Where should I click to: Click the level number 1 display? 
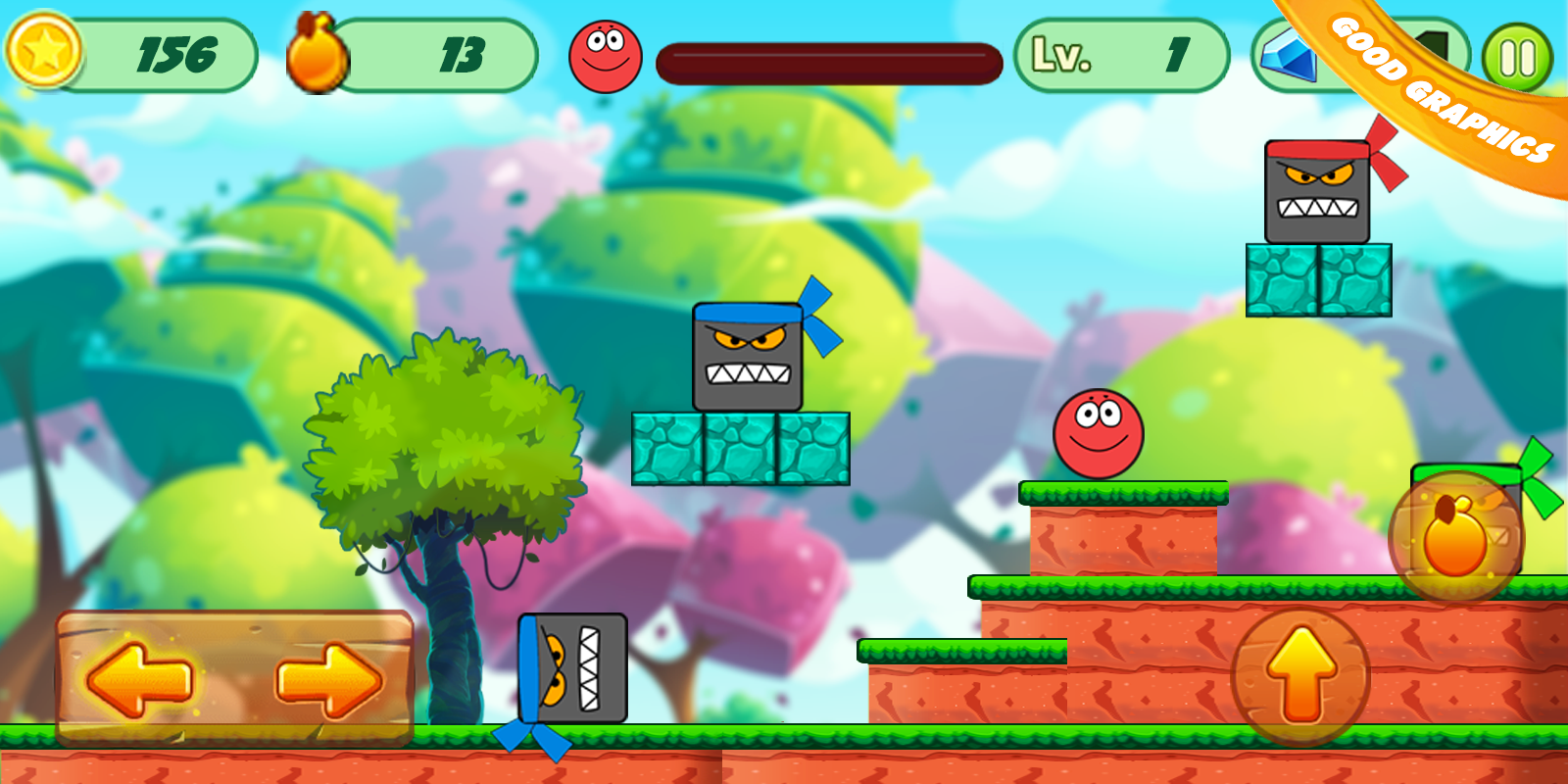pyautogui.click(x=1180, y=54)
